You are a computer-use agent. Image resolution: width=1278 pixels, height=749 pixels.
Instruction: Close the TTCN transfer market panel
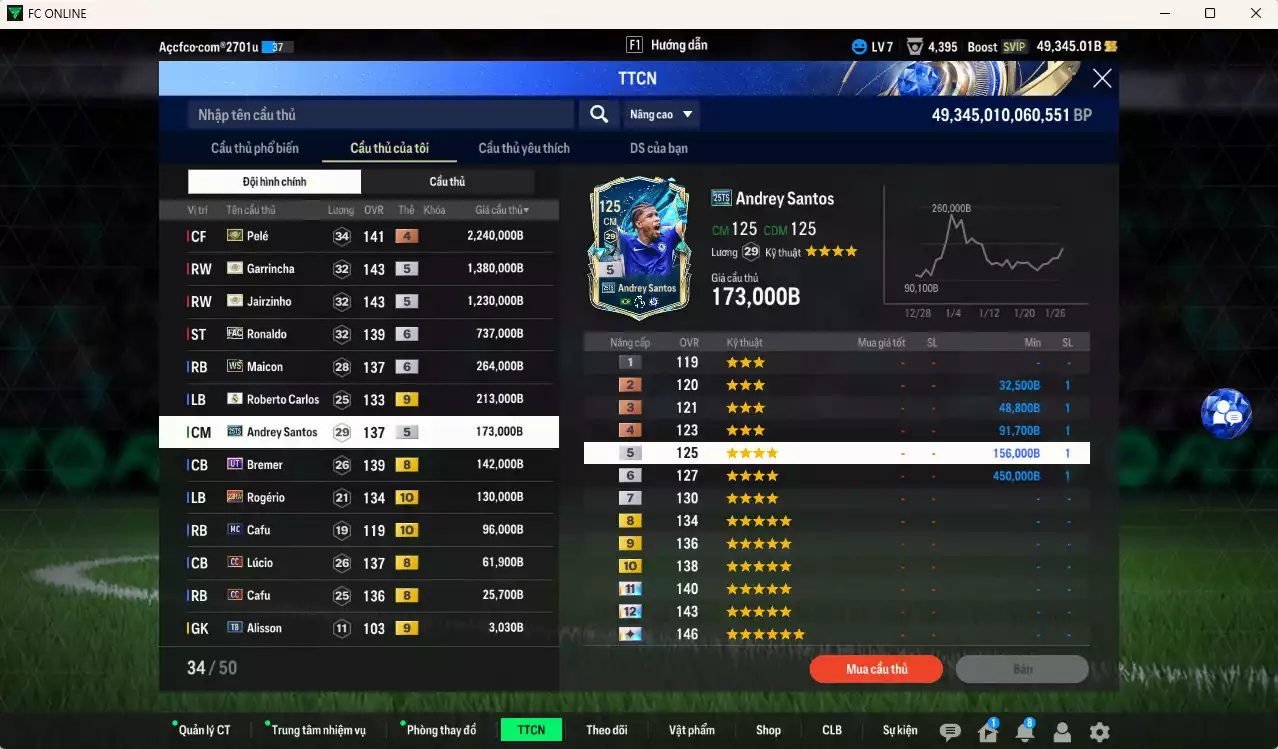point(1101,79)
